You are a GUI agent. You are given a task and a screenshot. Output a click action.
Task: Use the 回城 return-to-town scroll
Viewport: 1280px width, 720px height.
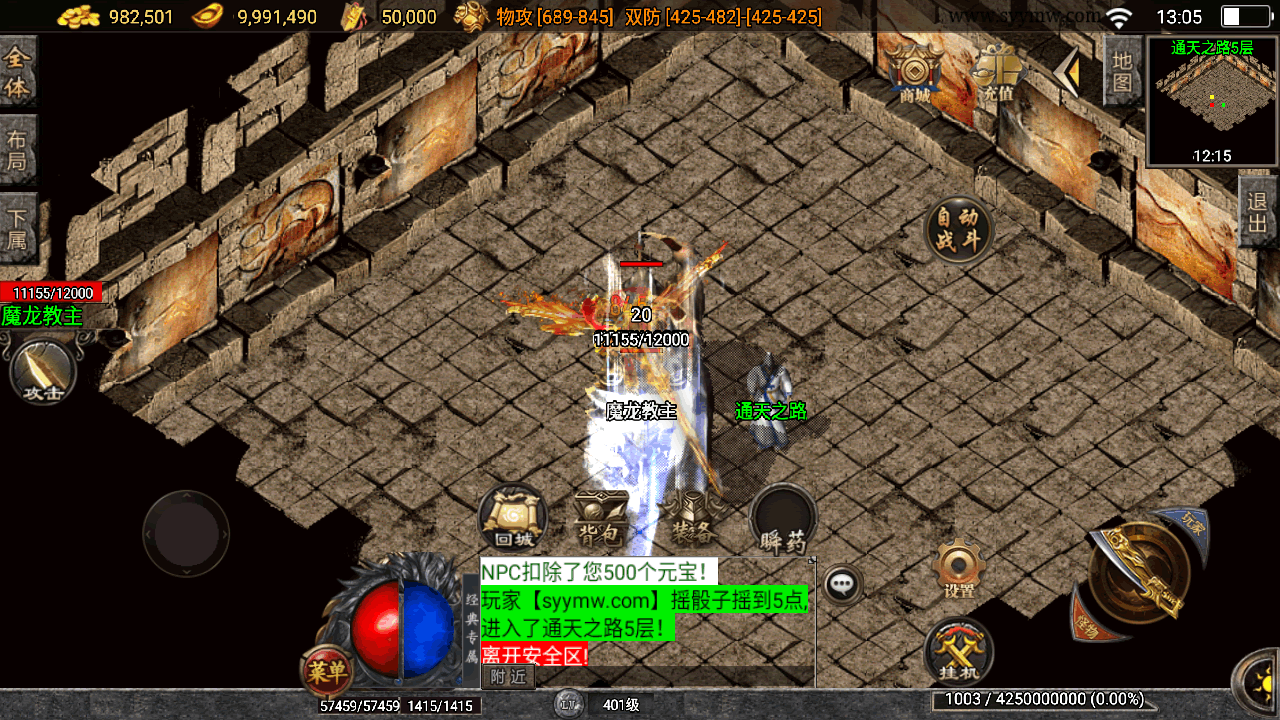click(512, 517)
